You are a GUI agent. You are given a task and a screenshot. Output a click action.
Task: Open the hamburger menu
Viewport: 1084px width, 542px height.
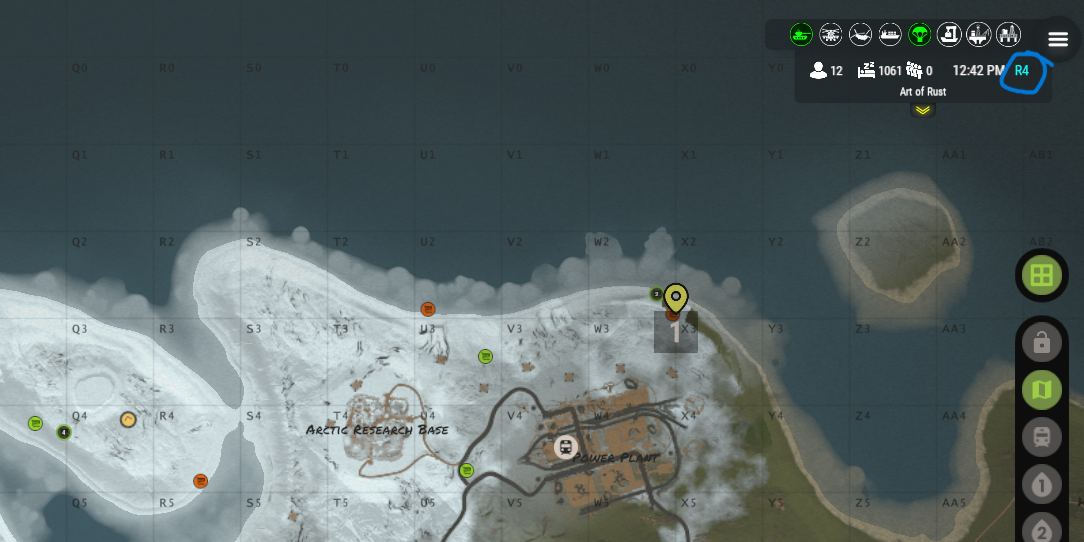[x=1058, y=39]
